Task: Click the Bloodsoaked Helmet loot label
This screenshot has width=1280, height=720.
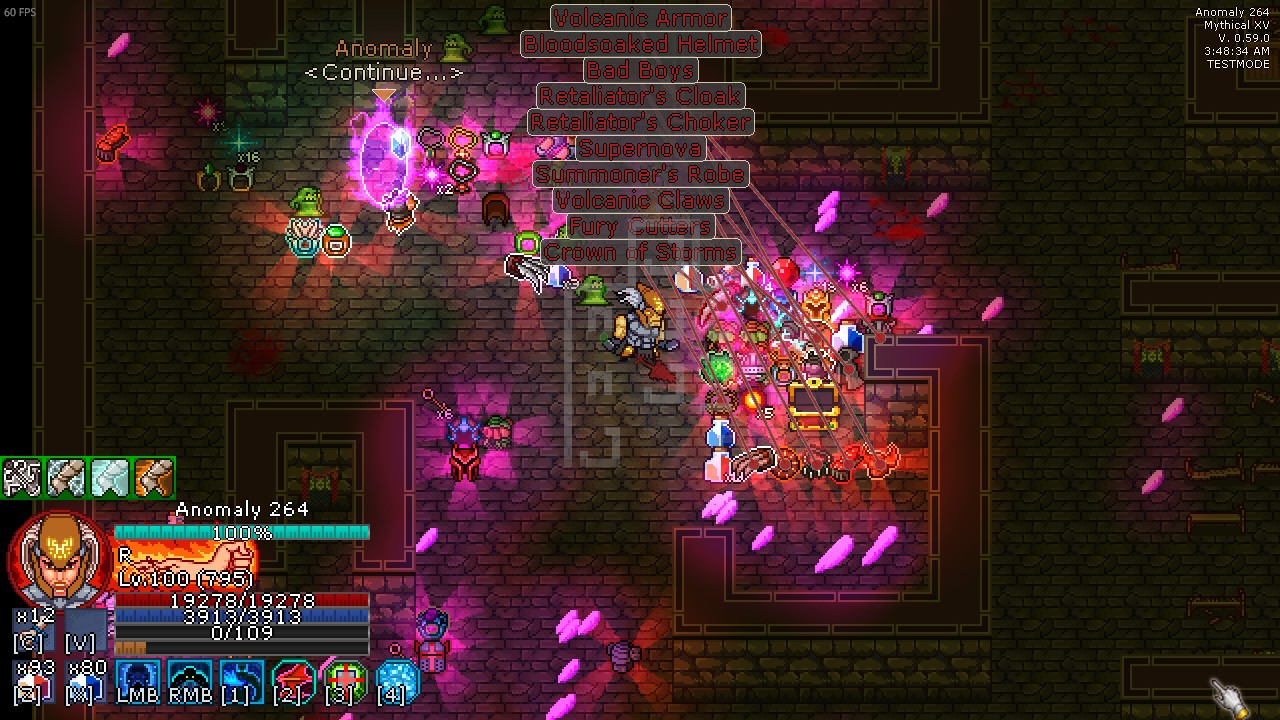Action: click(x=640, y=43)
